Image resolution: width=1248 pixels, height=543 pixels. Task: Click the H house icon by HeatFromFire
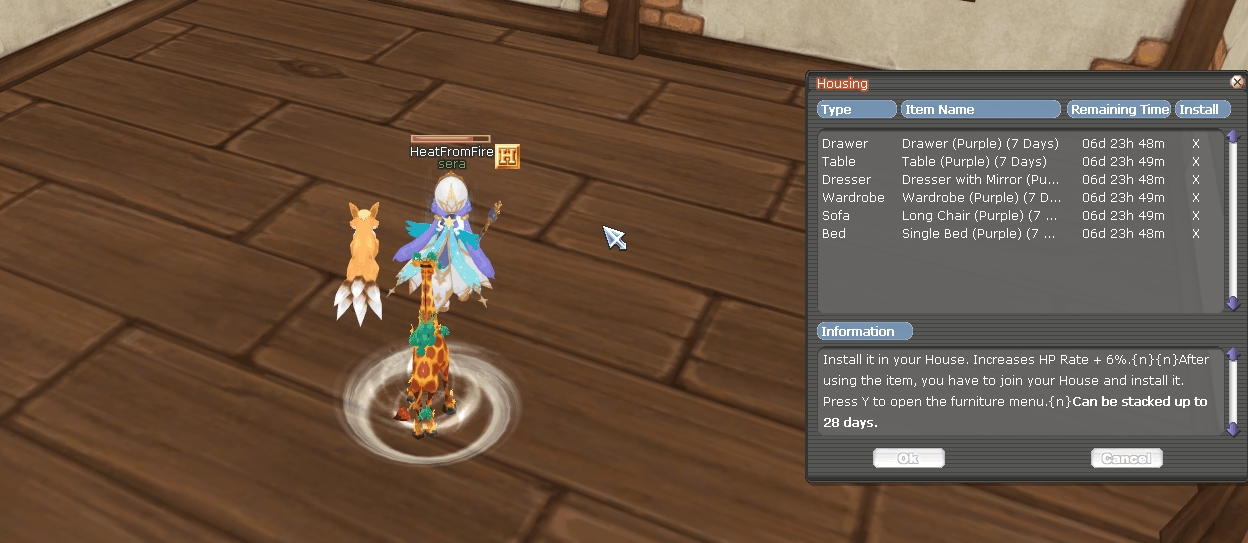[508, 156]
